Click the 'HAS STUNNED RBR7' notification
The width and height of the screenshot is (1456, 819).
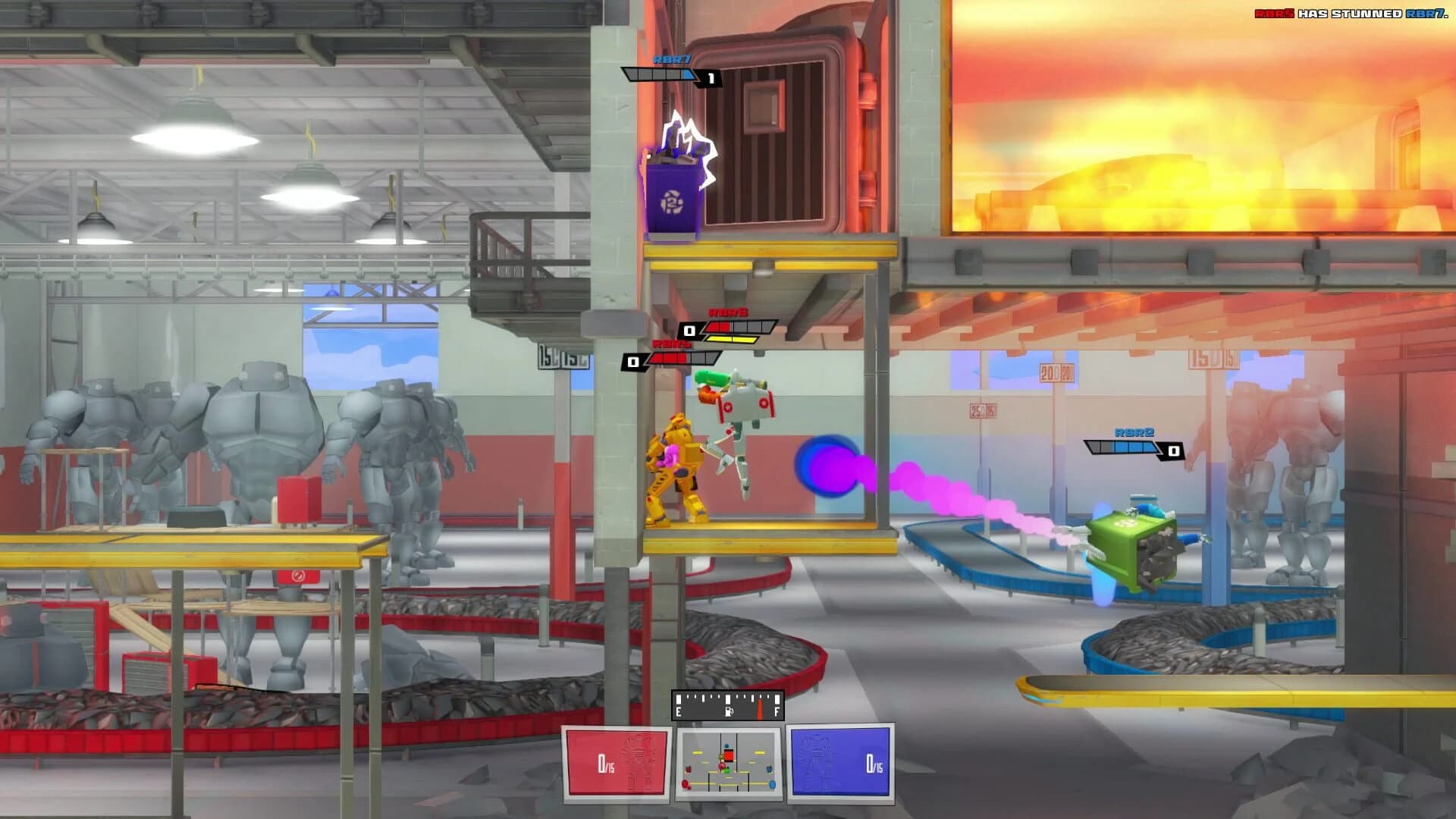click(x=1365, y=13)
